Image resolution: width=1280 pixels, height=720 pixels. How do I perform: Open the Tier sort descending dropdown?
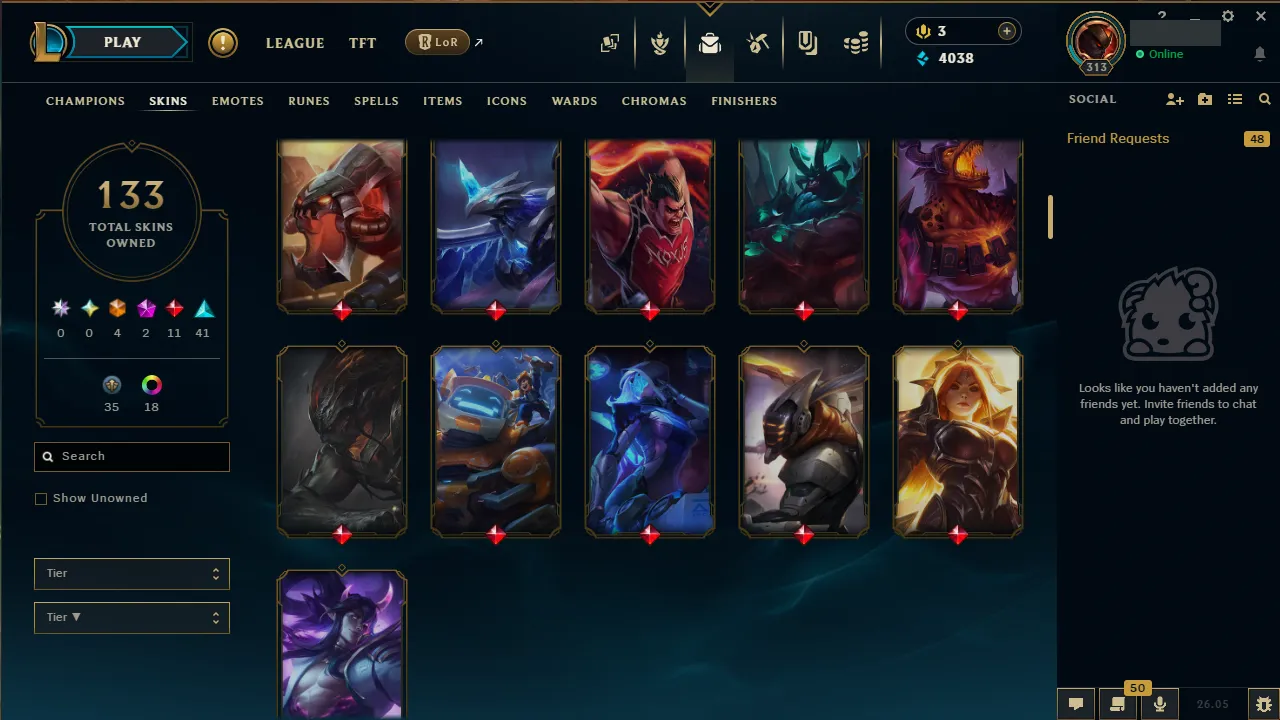tap(131, 617)
